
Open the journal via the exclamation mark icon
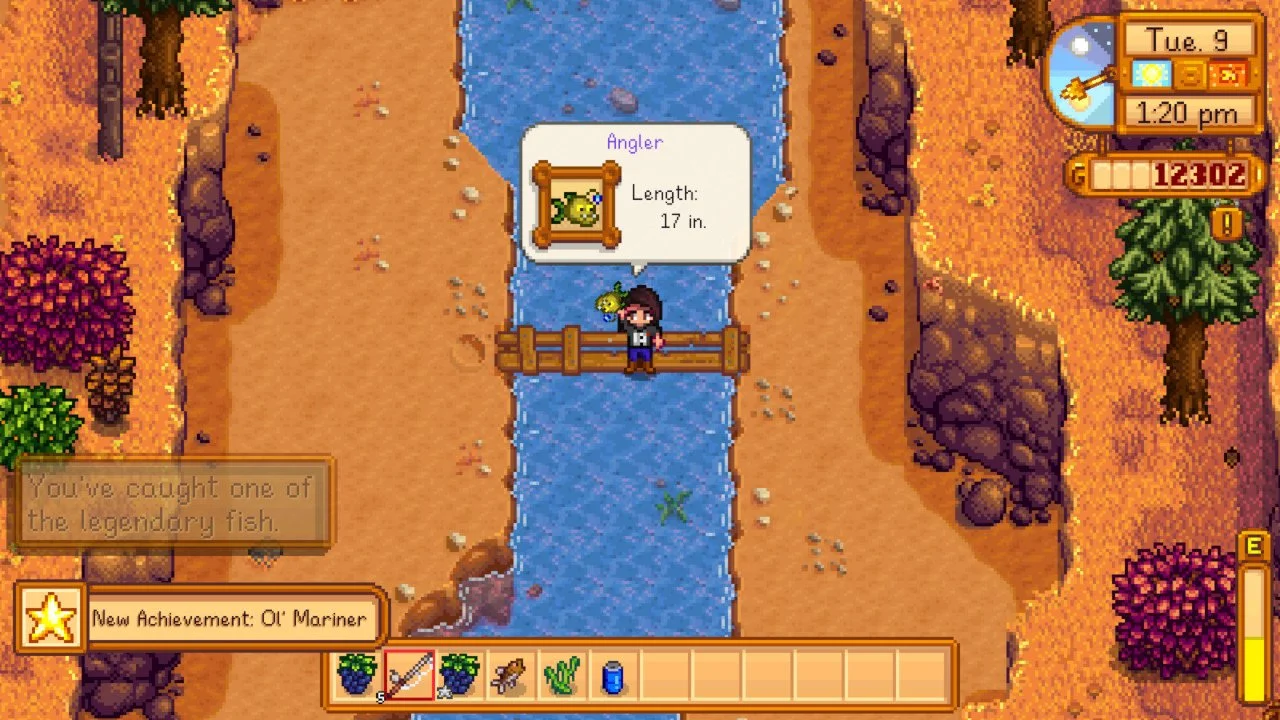(x=1227, y=223)
